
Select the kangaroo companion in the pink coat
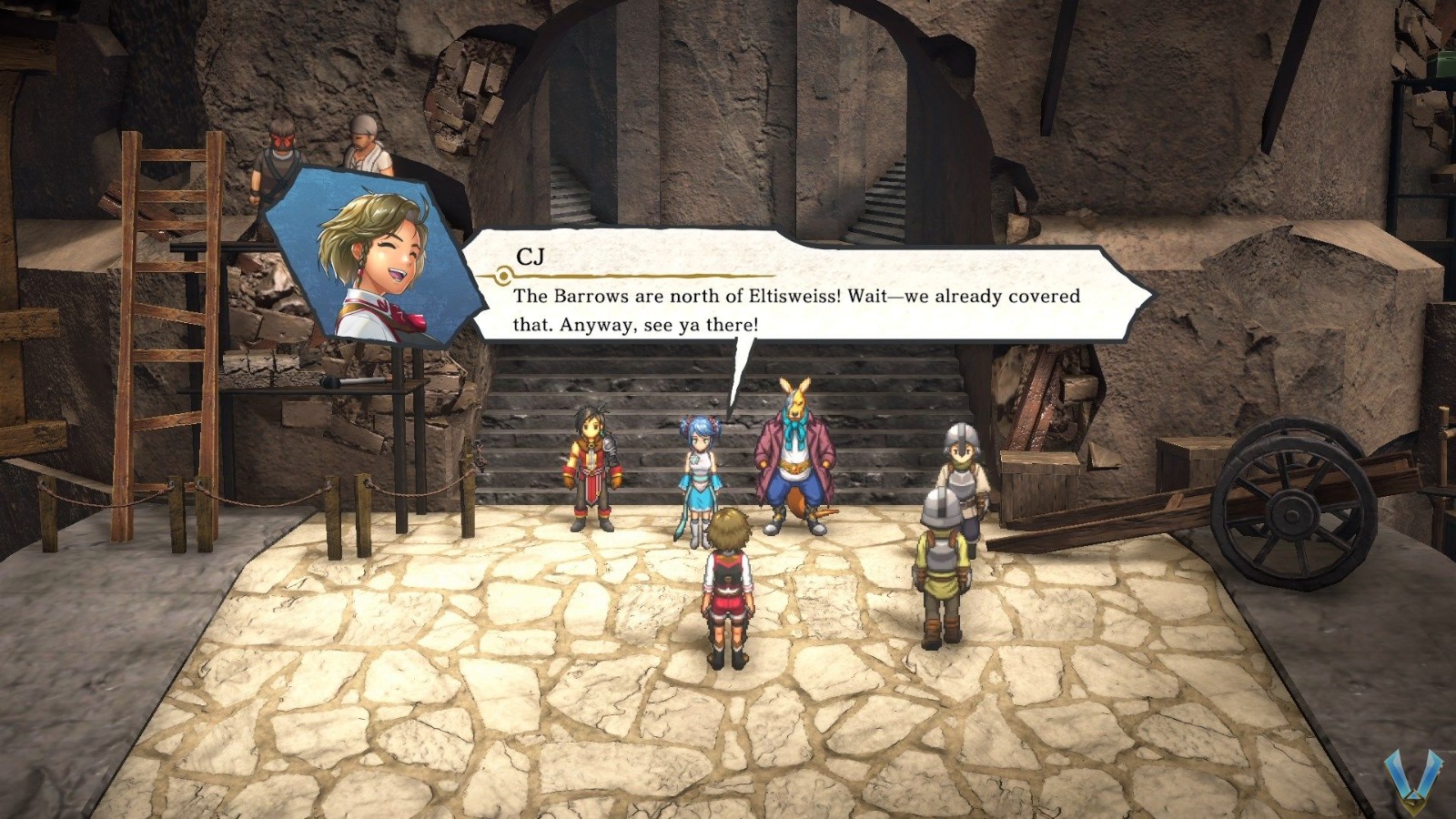pos(794,455)
